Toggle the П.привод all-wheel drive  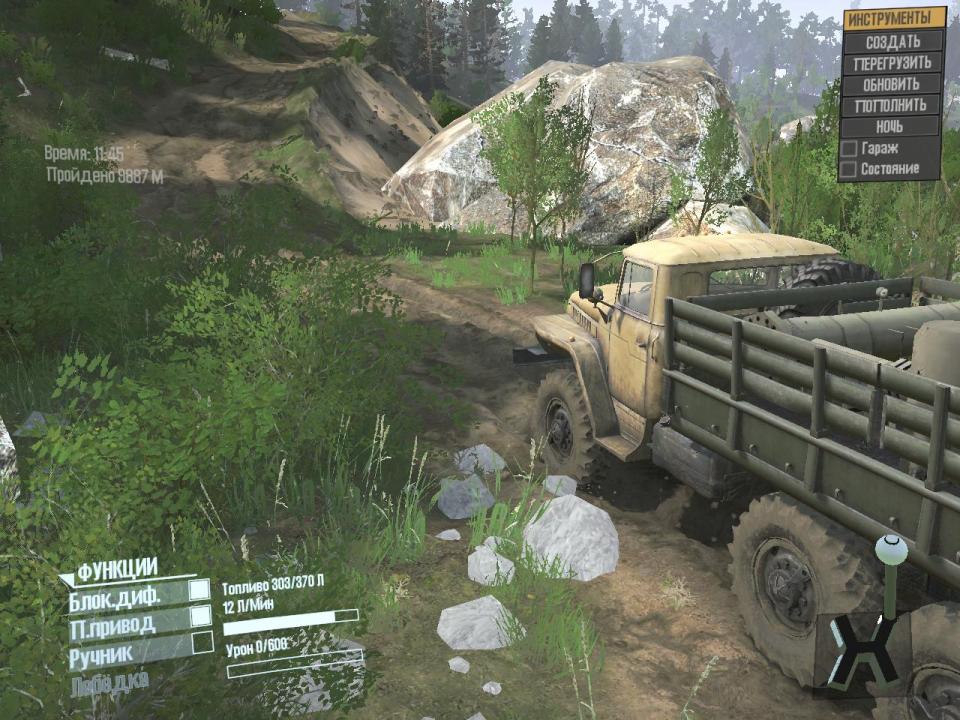point(201,617)
